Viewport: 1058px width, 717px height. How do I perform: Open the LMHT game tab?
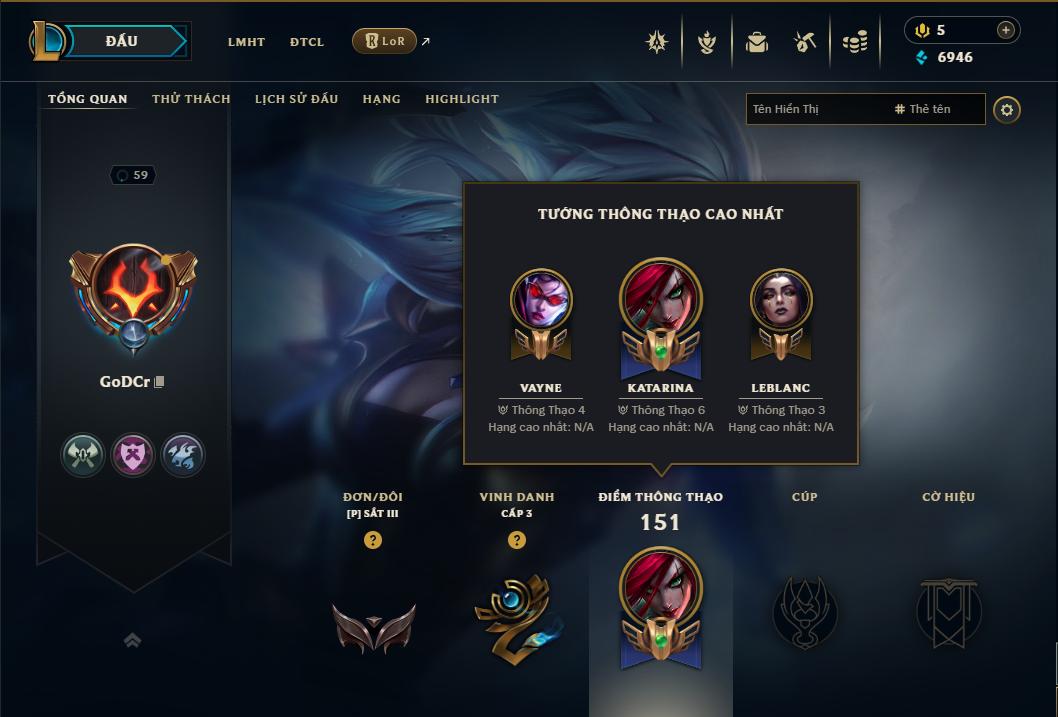246,42
